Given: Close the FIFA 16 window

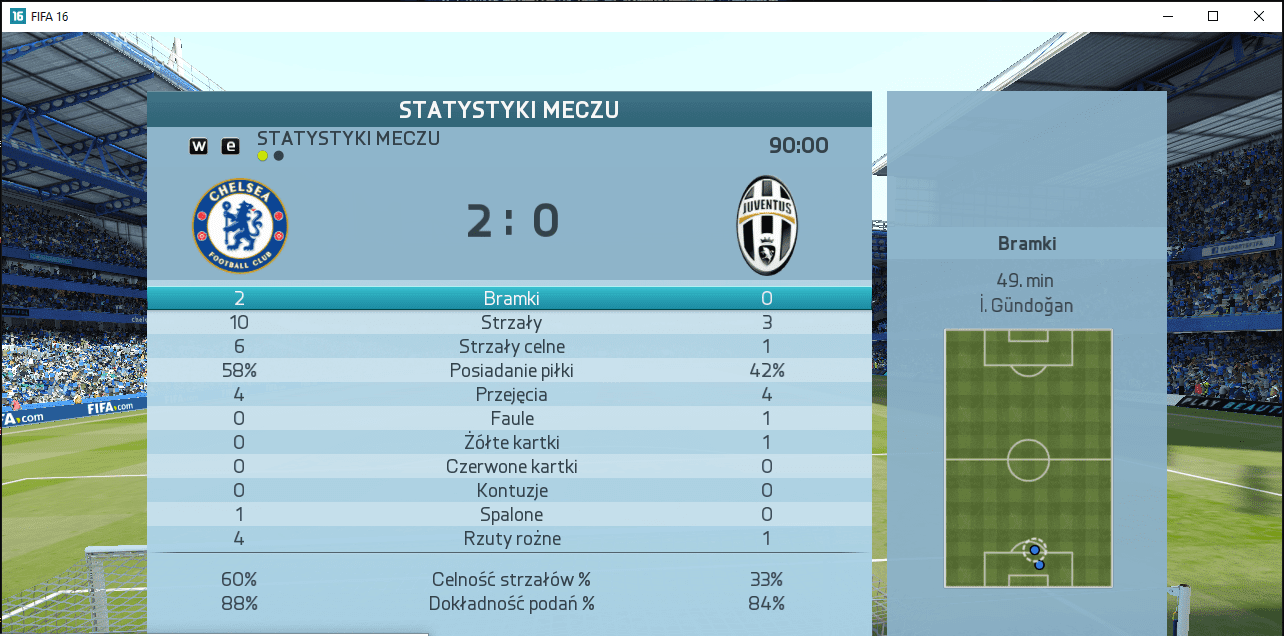Looking at the screenshot, I should tap(1259, 16).
